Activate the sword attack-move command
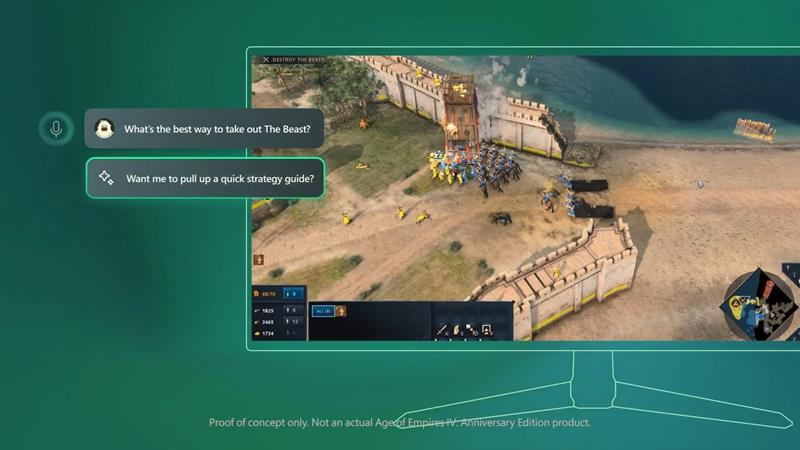800x450 pixels. [442, 329]
